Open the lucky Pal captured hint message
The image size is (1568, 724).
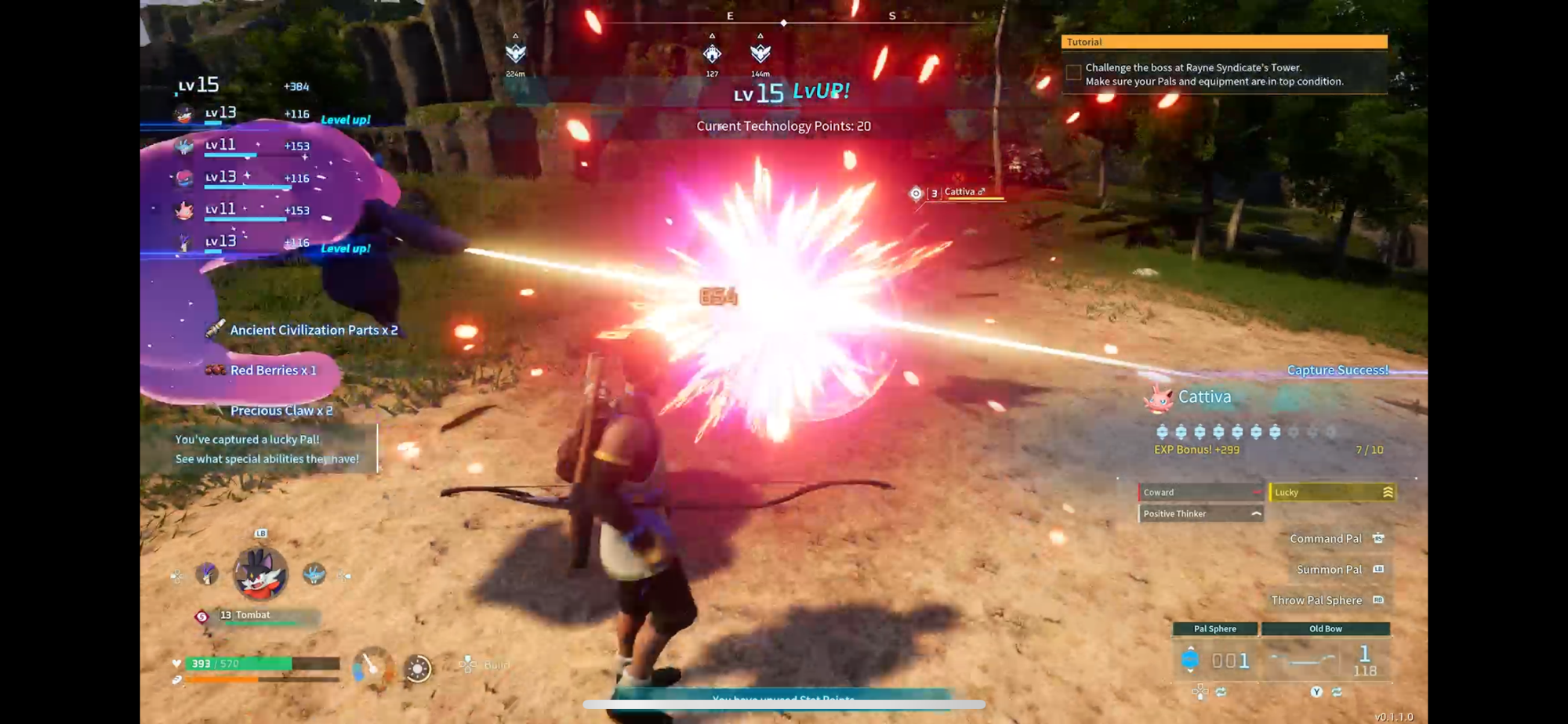tap(267, 449)
